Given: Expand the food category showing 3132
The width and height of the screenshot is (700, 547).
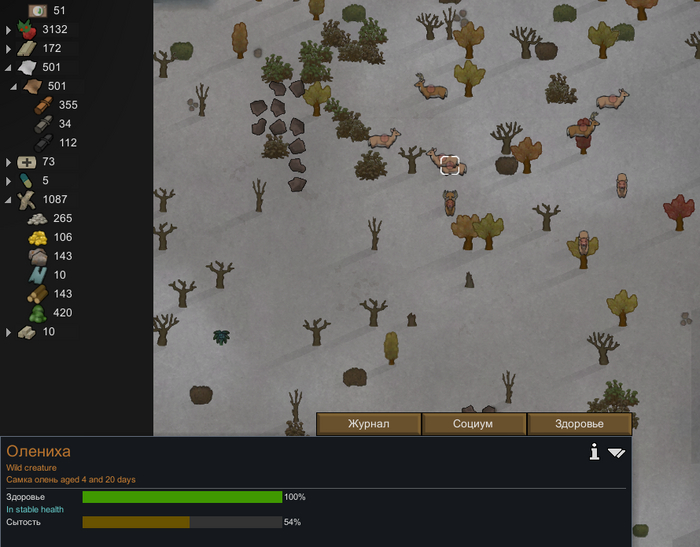Looking at the screenshot, I should pyautogui.click(x=8, y=30).
